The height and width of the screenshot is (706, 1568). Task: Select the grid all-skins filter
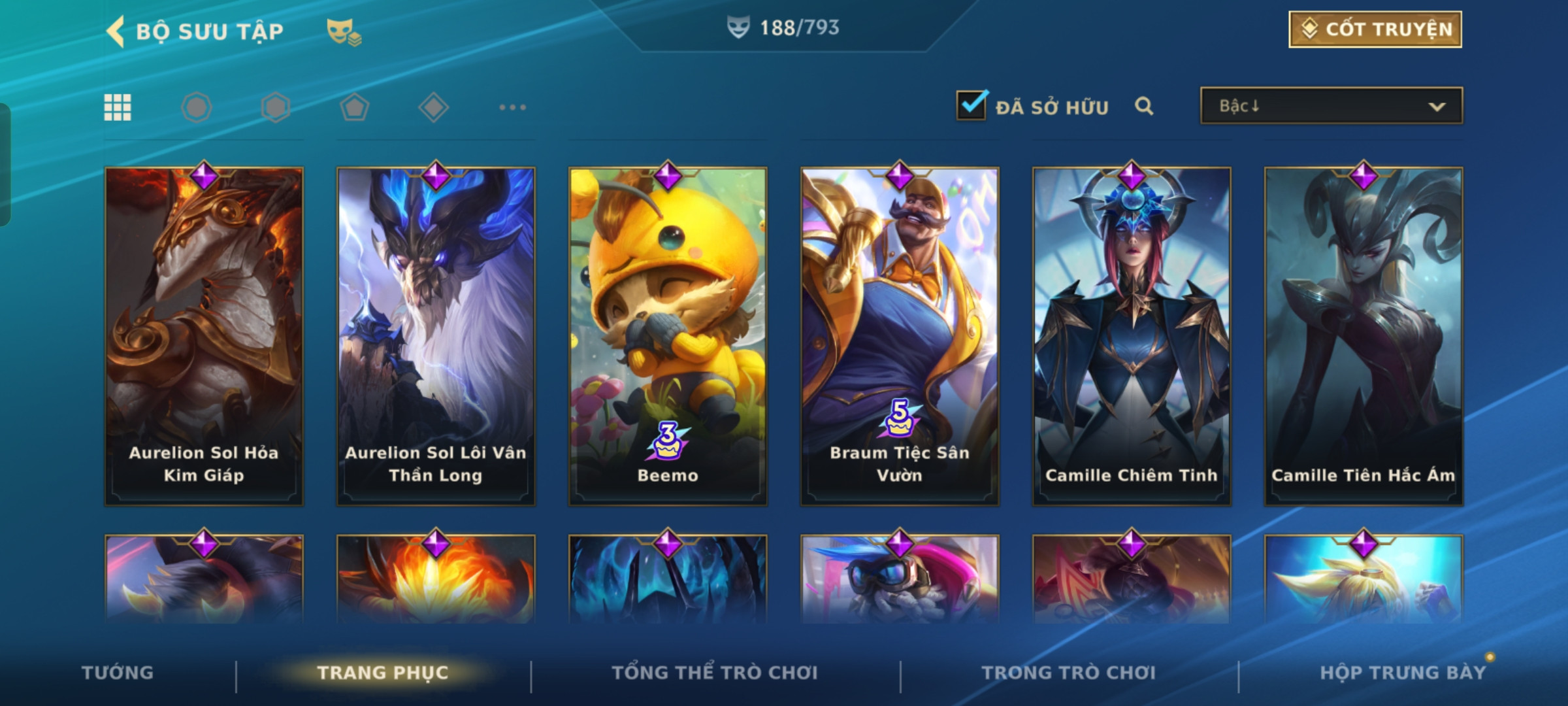(118, 107)
